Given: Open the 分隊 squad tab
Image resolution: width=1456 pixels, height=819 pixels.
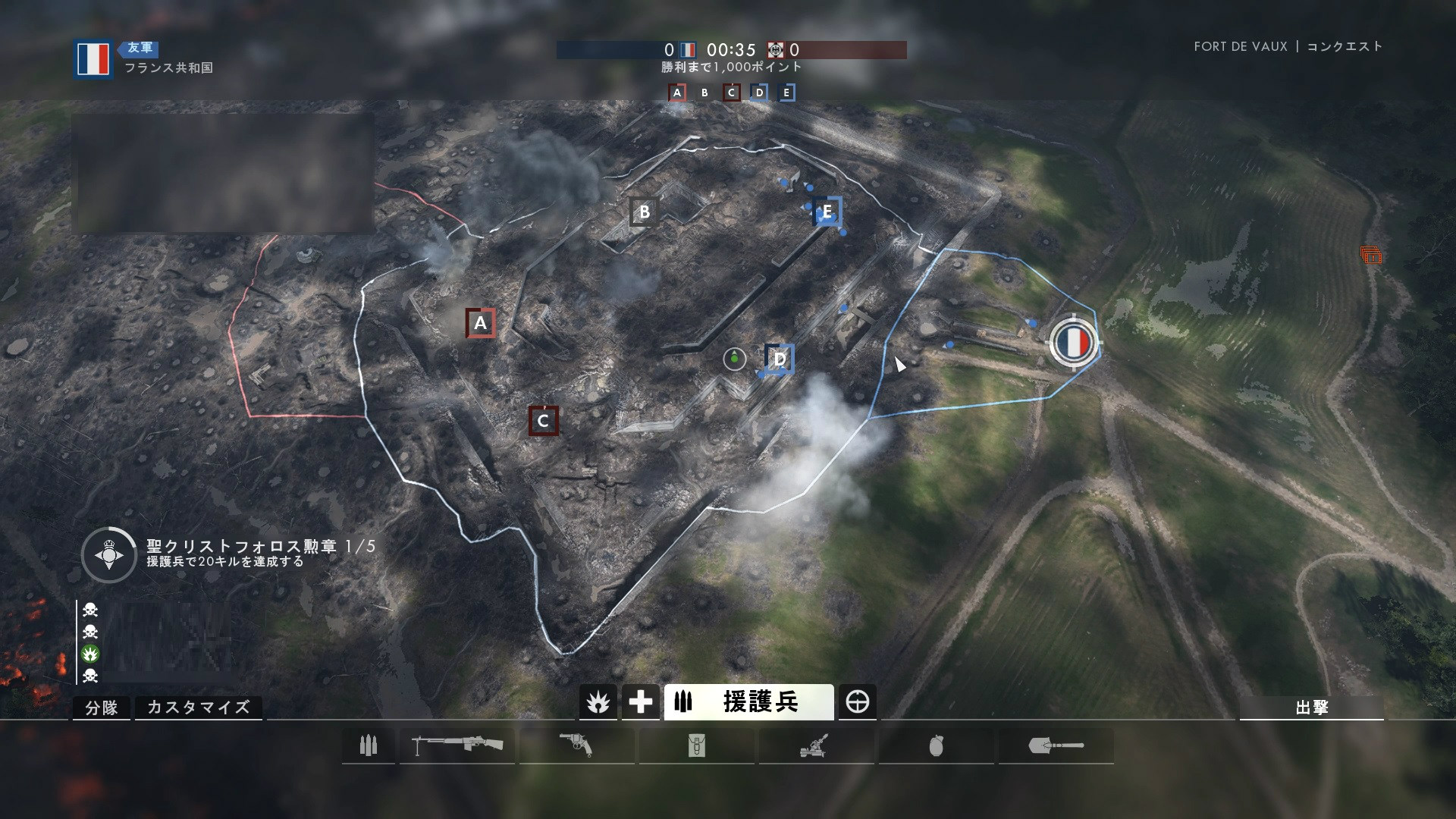Looking at the screenshot, I should (x=102, y=708).
